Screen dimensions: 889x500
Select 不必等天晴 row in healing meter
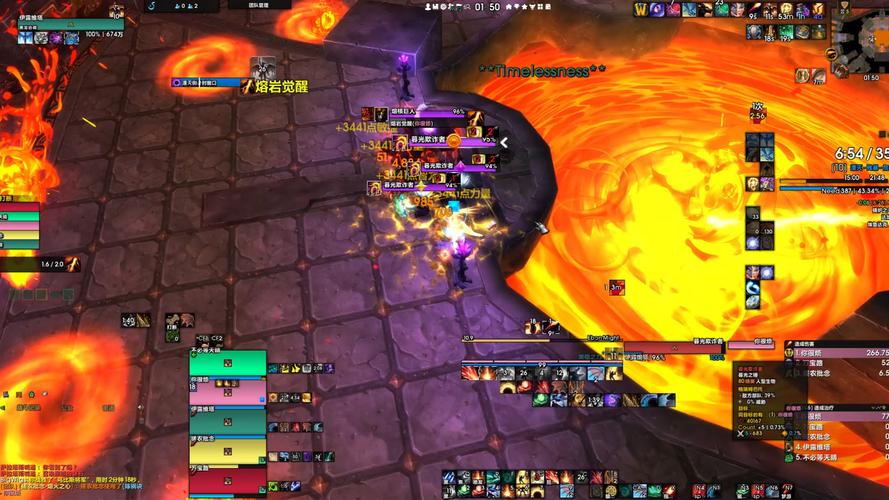[x=840, y=456]
